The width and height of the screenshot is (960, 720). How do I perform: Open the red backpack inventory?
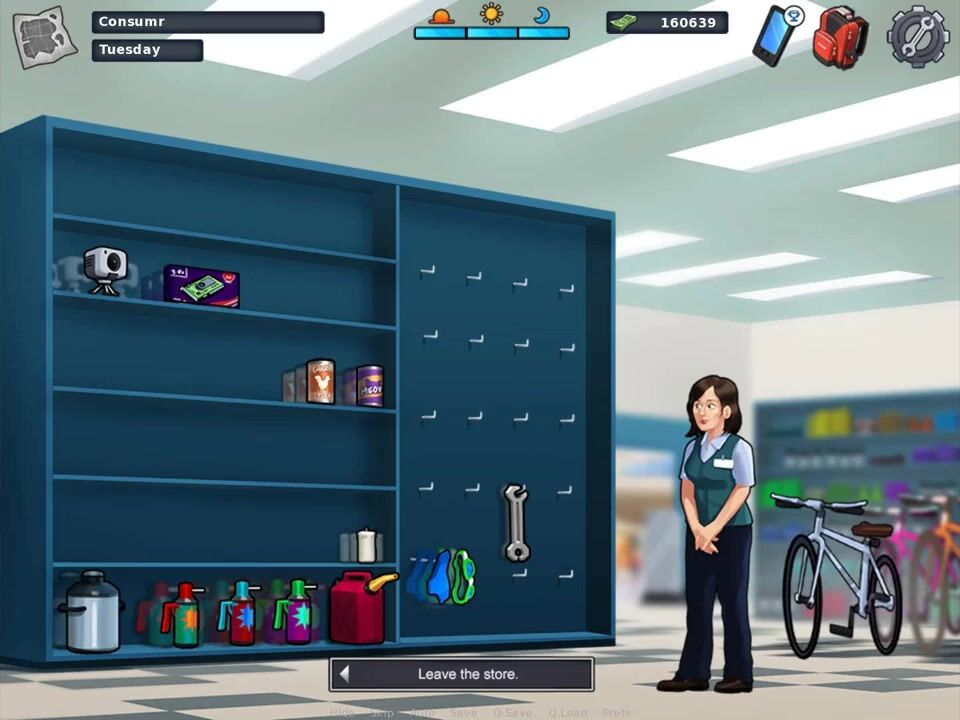pos(839,37)
